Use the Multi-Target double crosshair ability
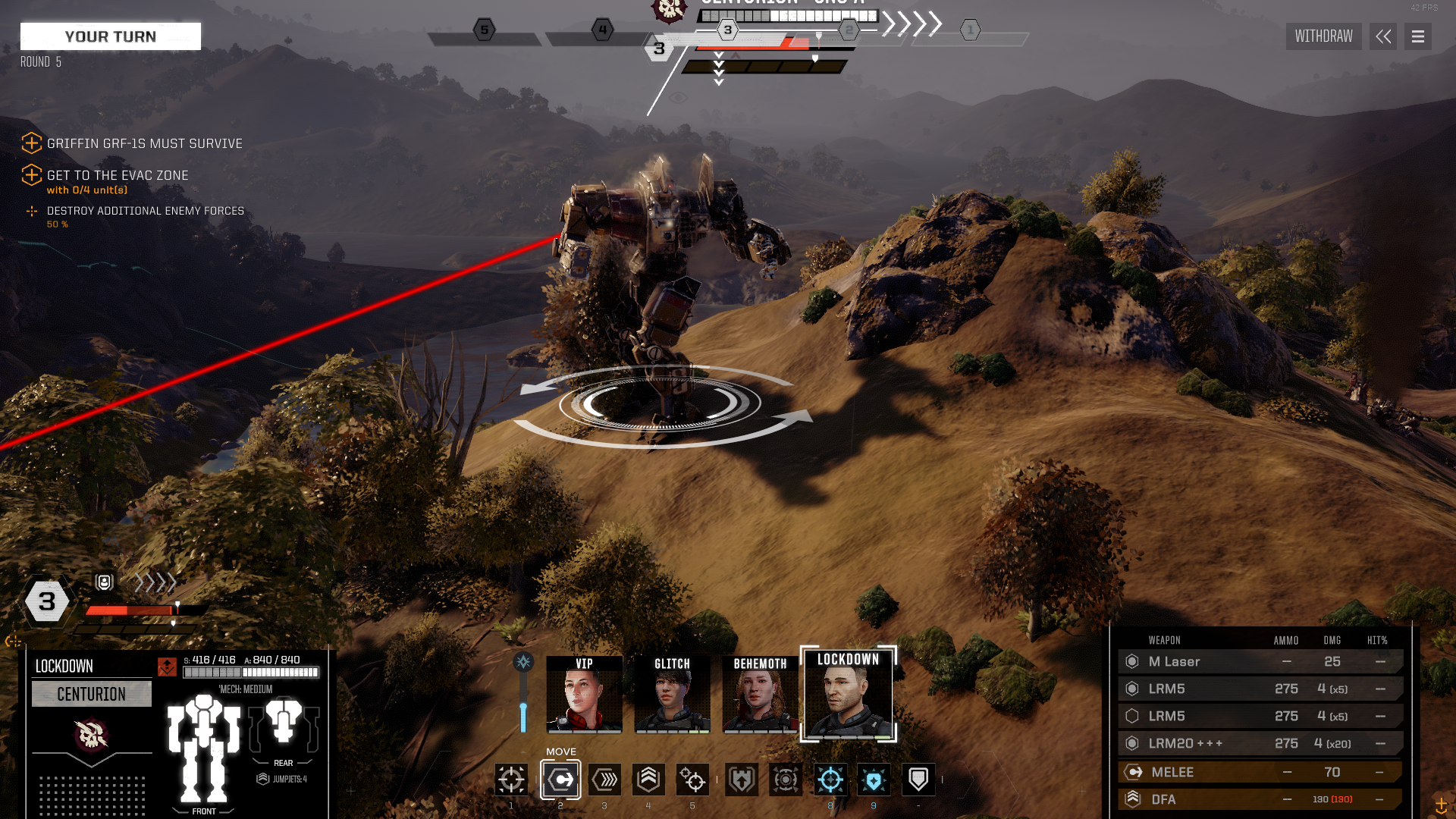1456x819 pixels. 692,779
